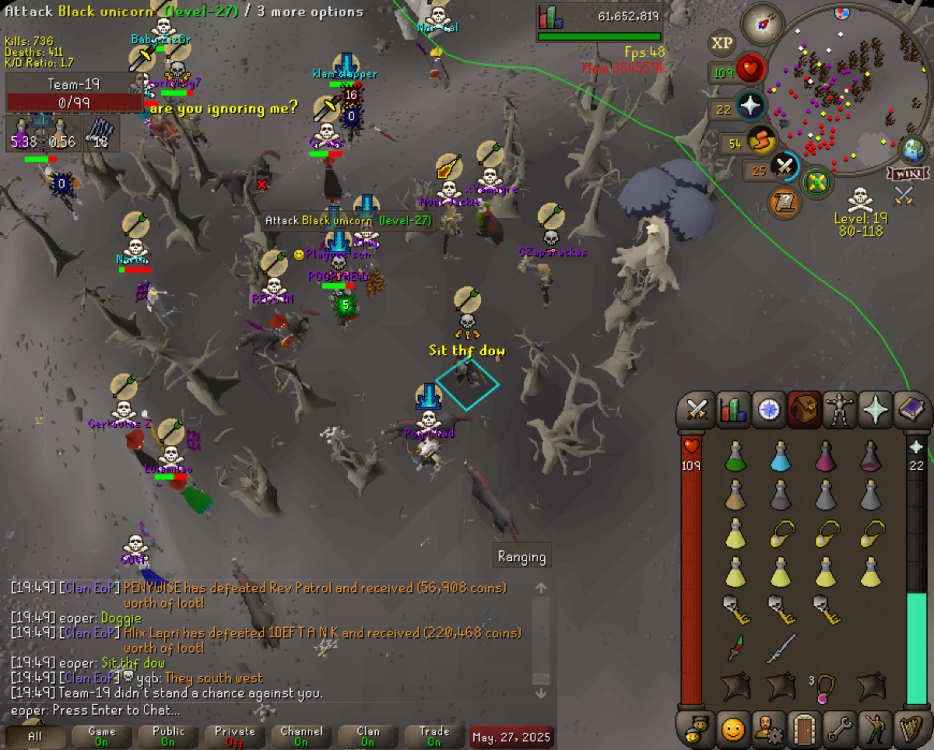Image resolution: width=934 pixels, height=750 pixels.
Task: Switch to the Skills tab
Action: click(x=733, y=409)
